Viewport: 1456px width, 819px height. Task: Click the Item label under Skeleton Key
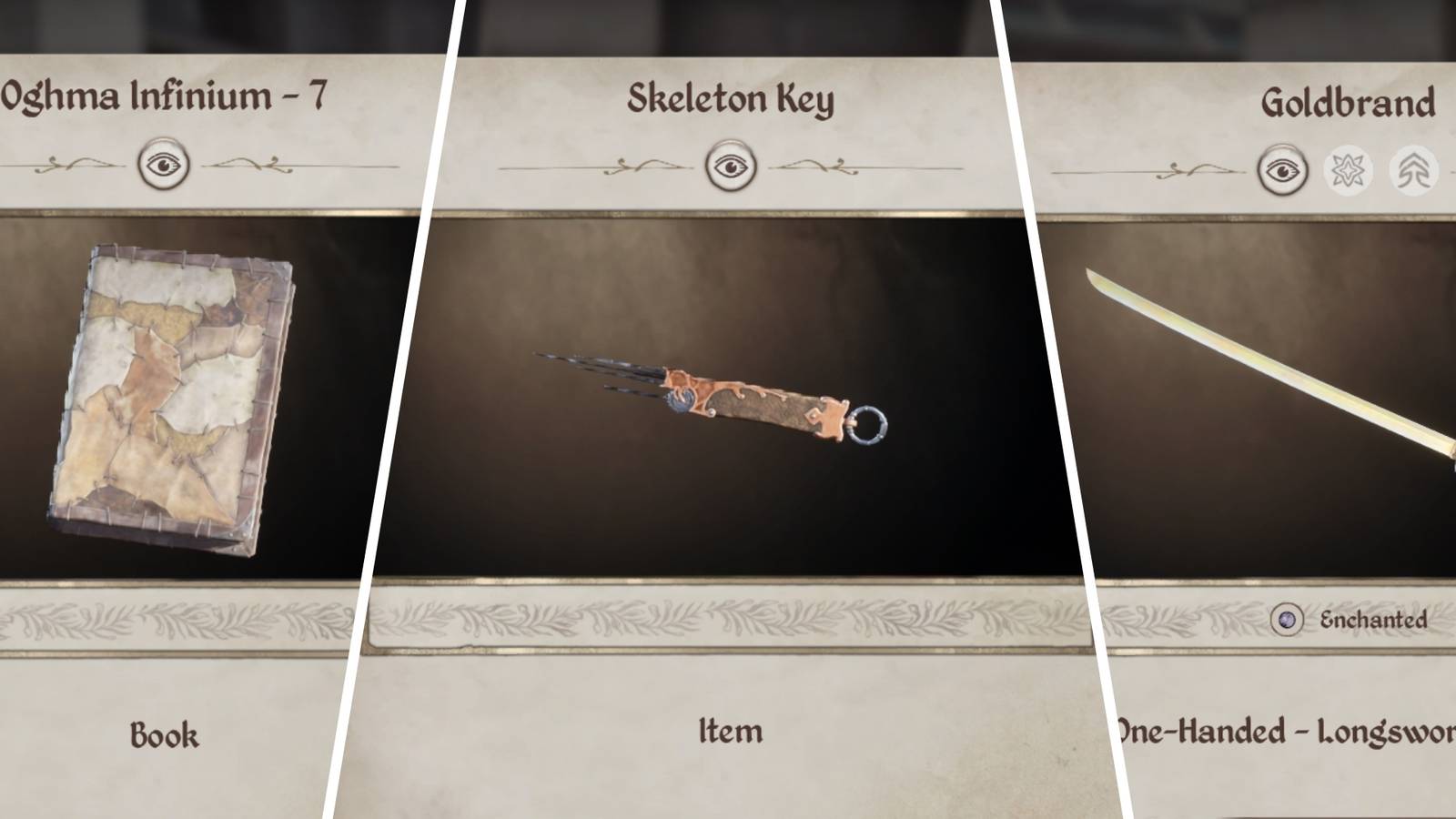pyautogui.click(x=733, y=730)
